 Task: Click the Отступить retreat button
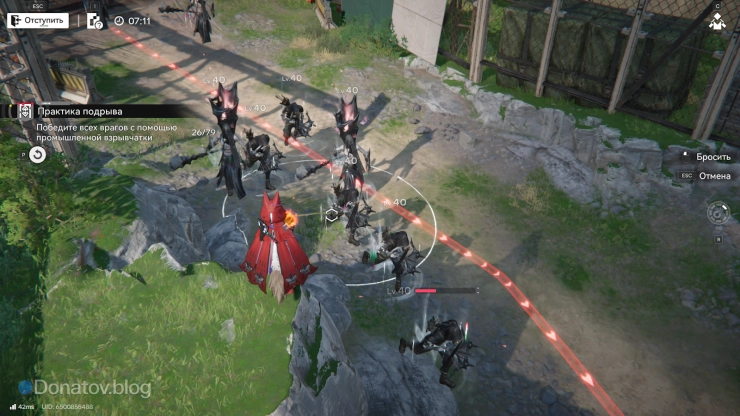39,20
